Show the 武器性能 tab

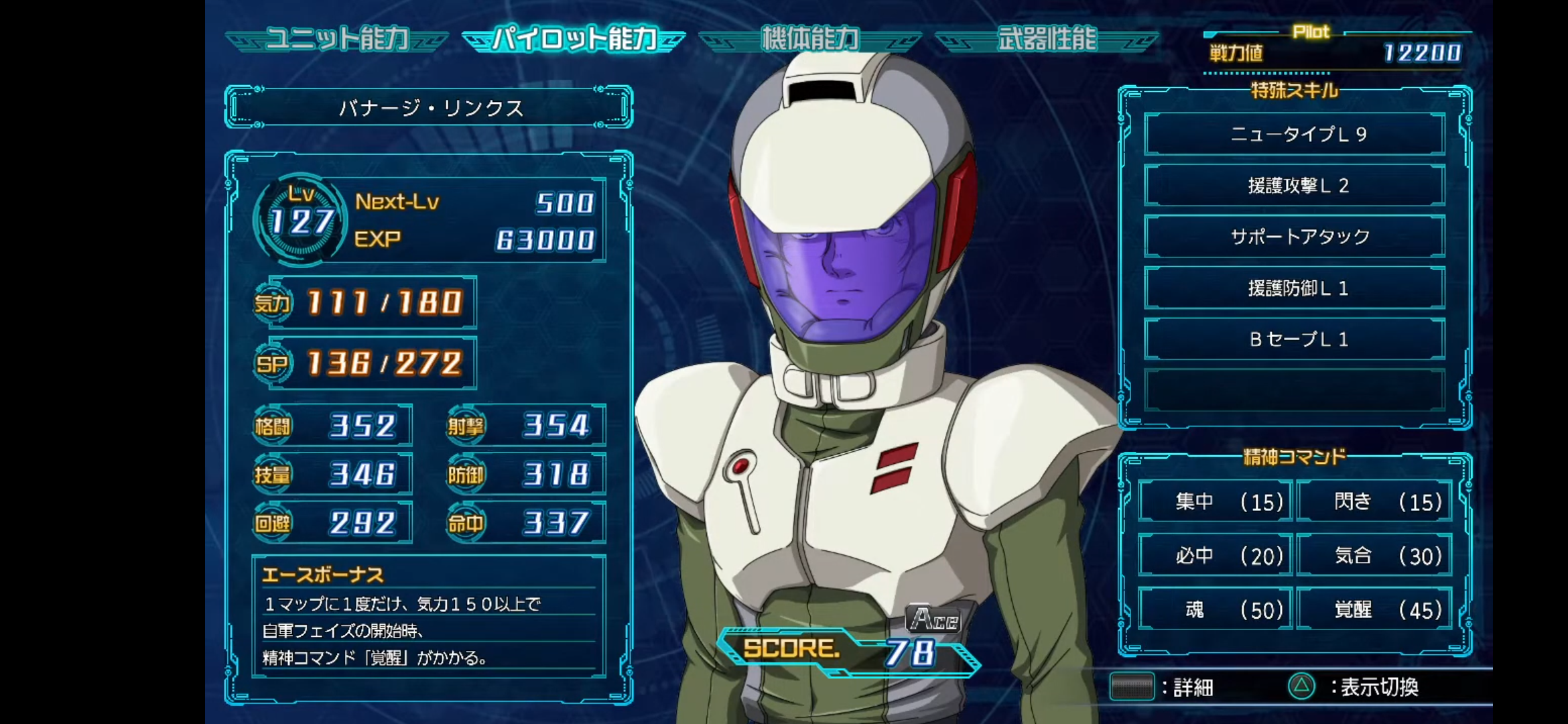click(x=1047, y=40)
